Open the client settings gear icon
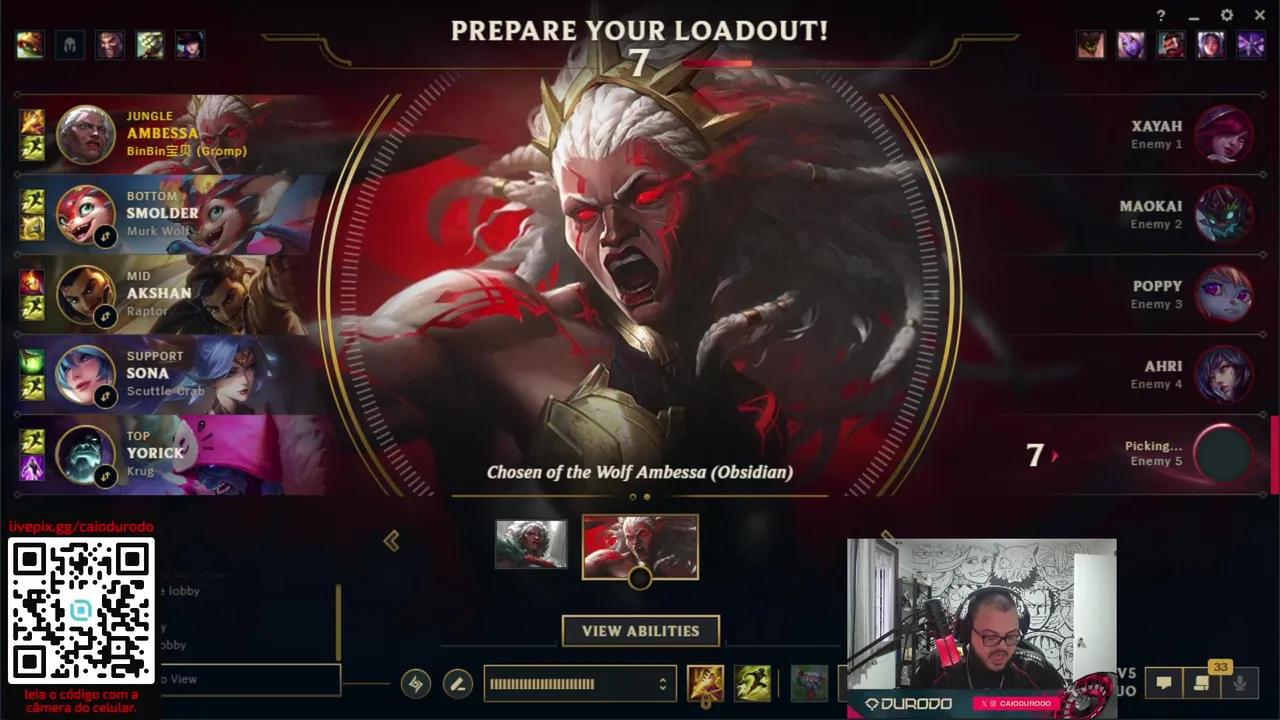Screen dimensions: 1280x720 coord(1226,15)
